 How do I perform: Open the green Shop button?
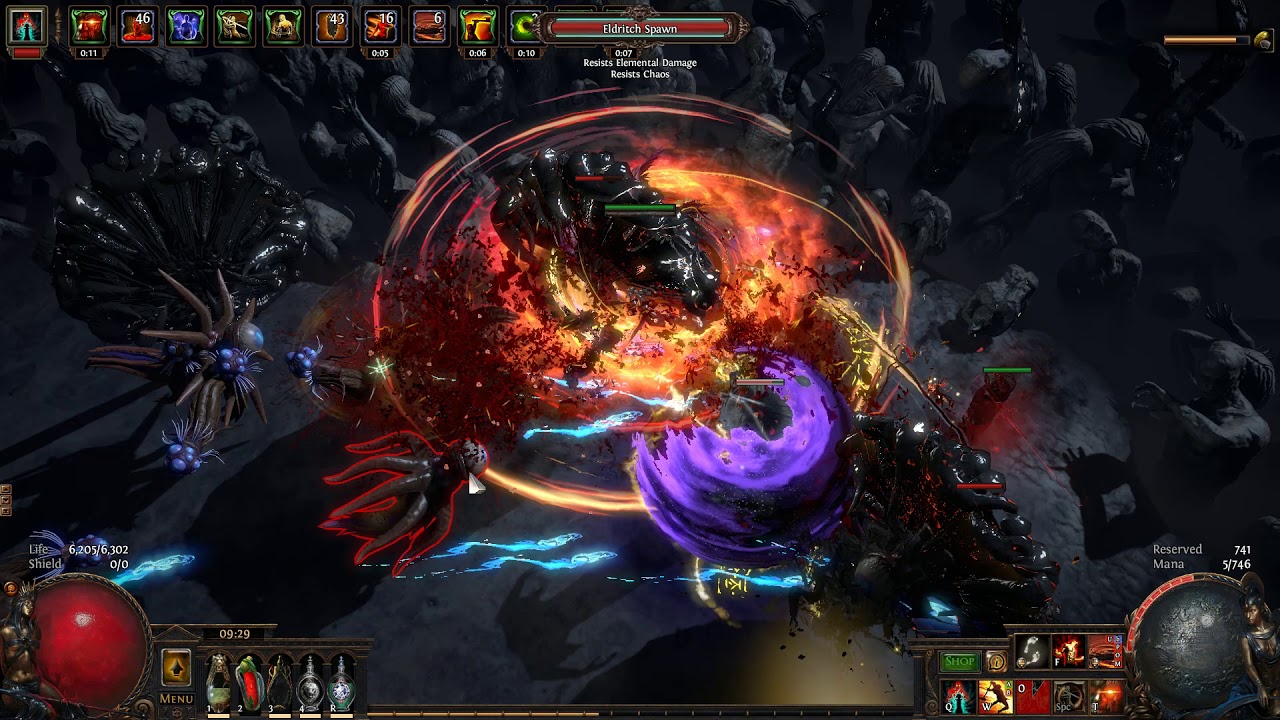(x=959, y=662)
